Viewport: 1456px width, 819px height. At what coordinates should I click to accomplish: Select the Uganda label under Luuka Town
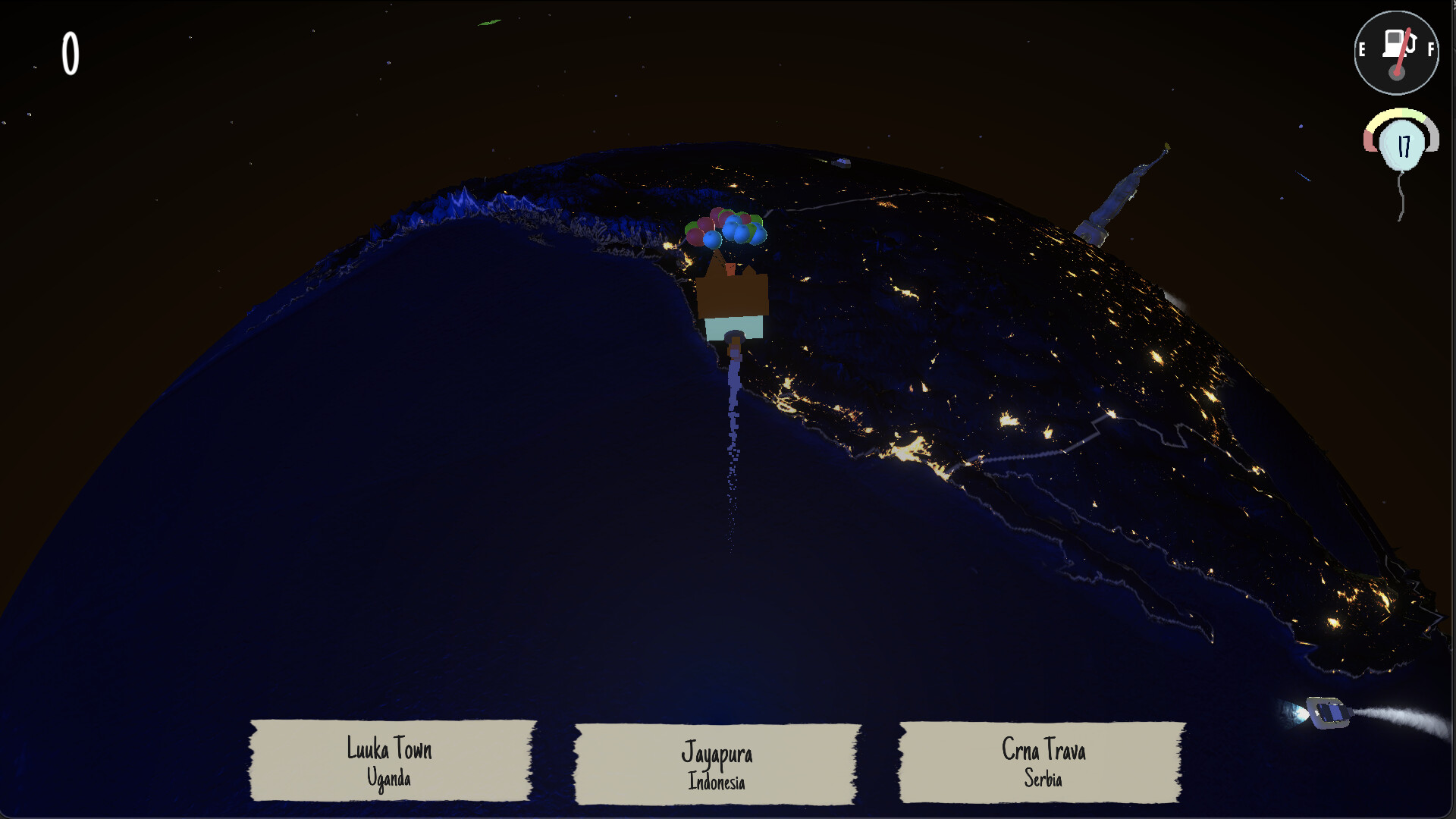(x=389, y=778)
